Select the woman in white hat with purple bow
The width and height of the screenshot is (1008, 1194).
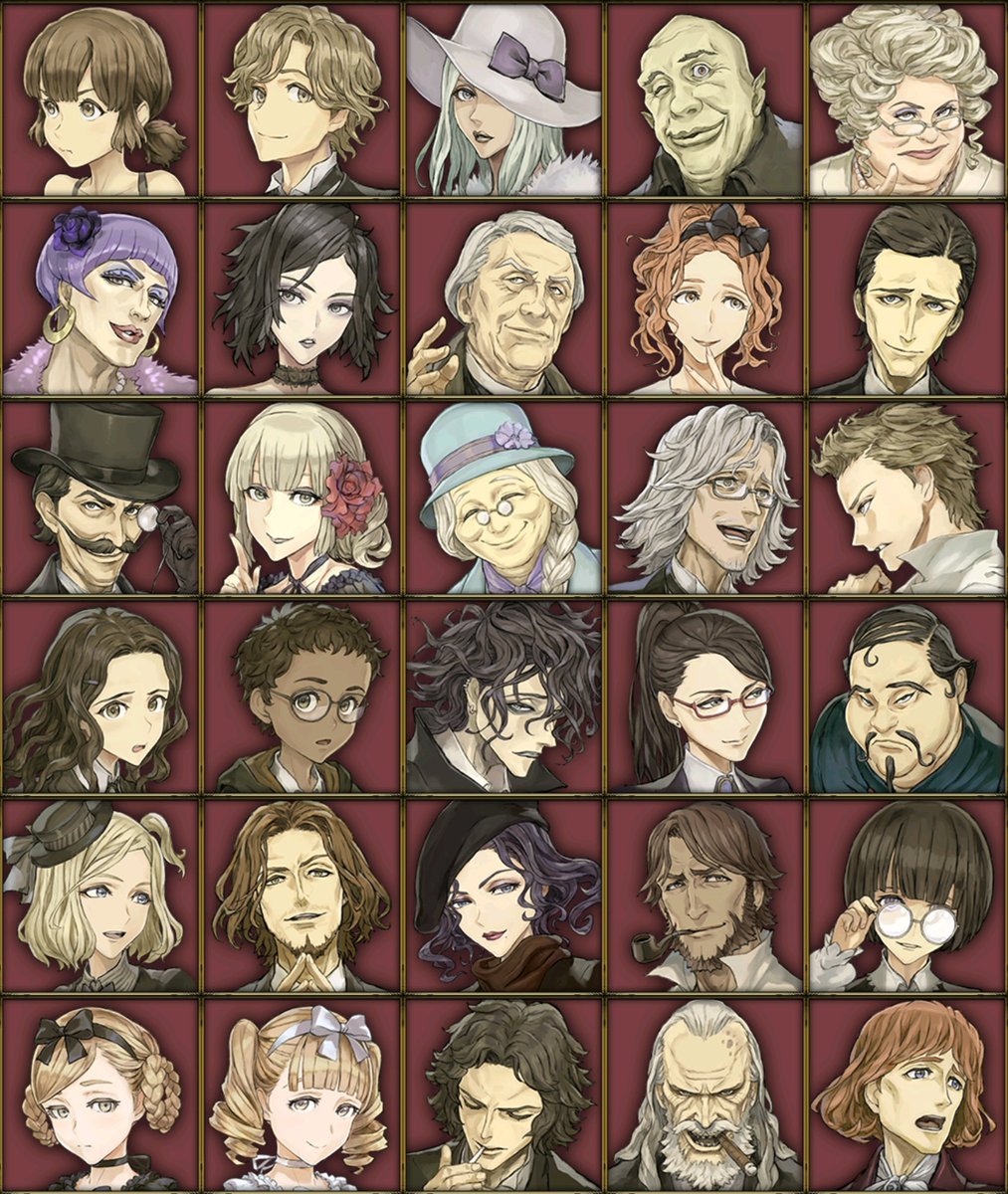[x=504, y=99]
